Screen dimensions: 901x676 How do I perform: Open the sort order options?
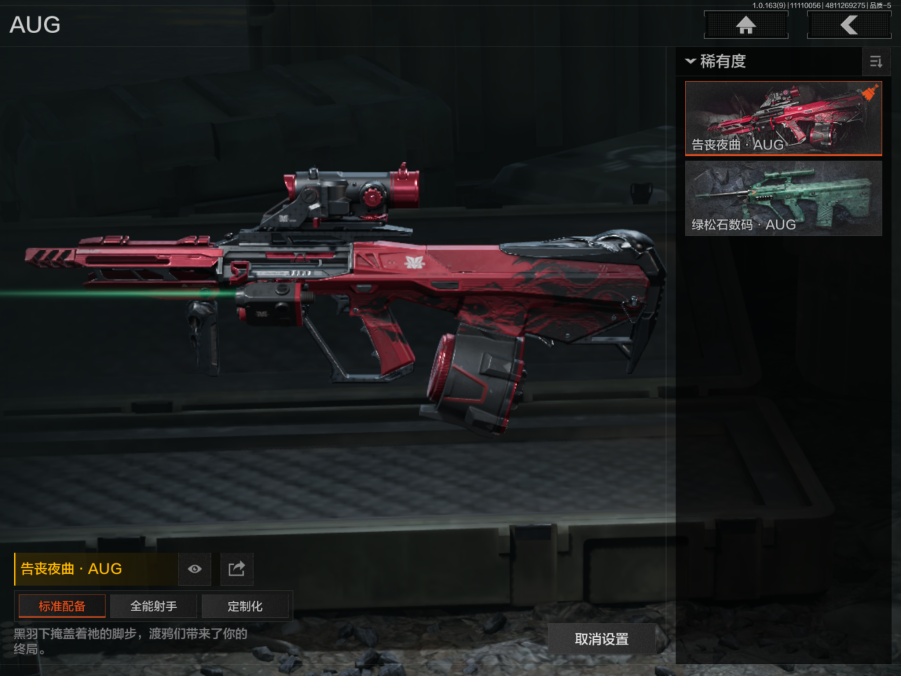pos(876,62)
